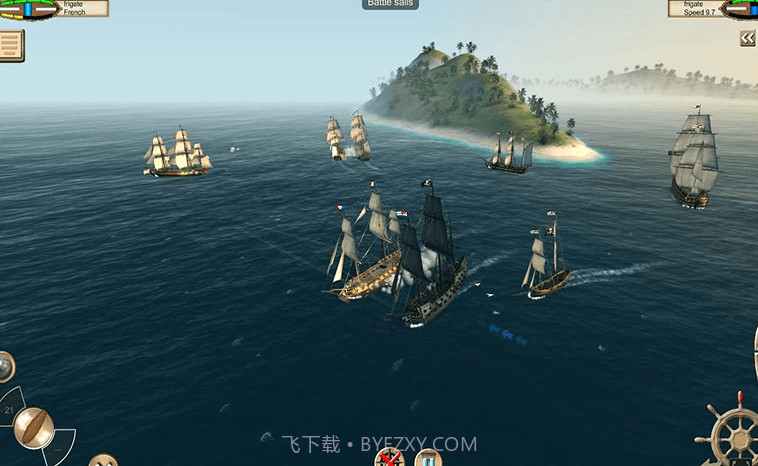Image resolution: width=758 pixels, height=466 pixels.
Task: Select the wooden ship hull button
Action: click(x=33, y=428)
